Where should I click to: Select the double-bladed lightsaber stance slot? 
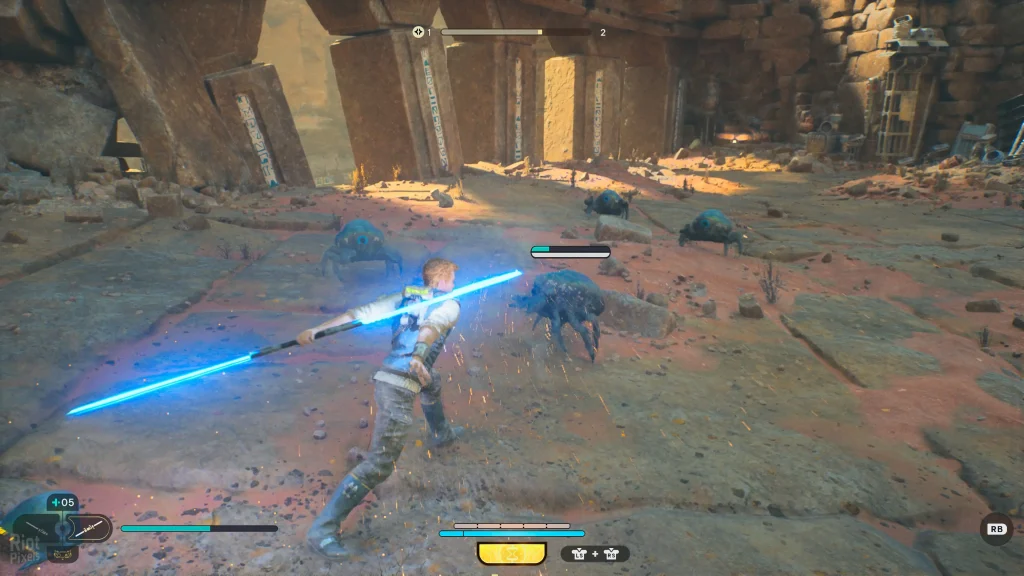tap(90, 527)
